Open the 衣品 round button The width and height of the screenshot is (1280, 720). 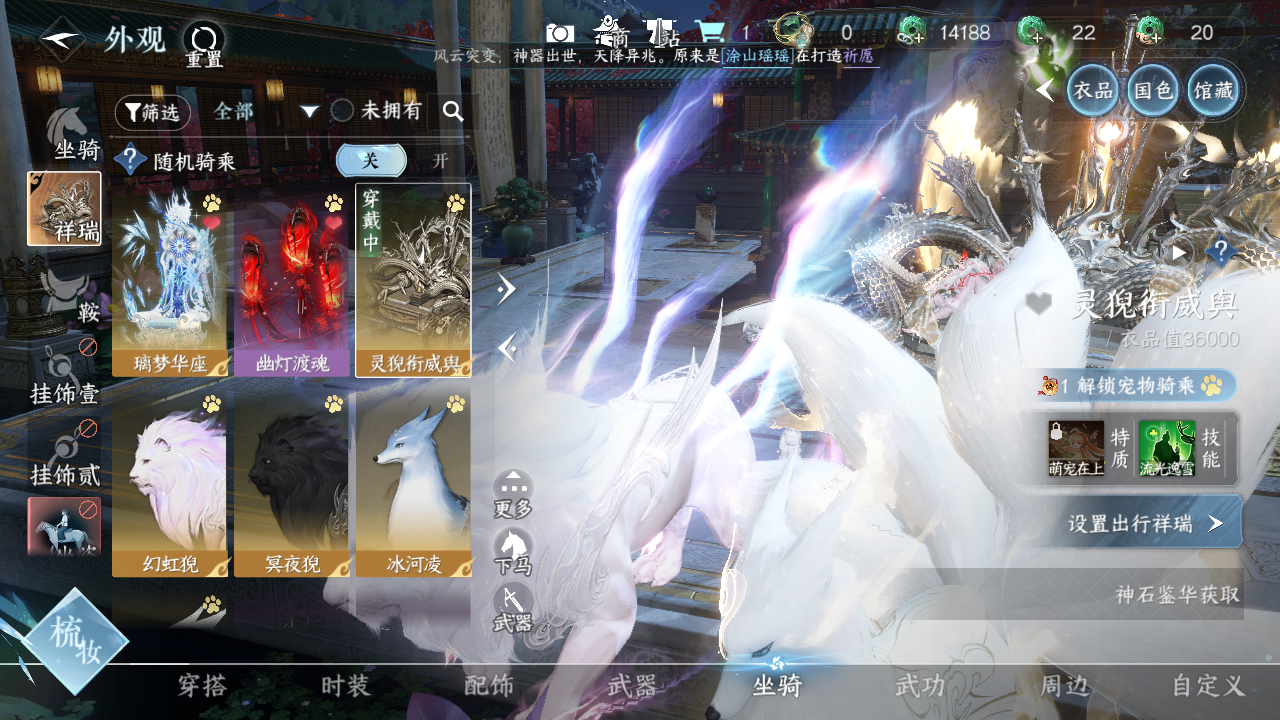click(1093, 90)
